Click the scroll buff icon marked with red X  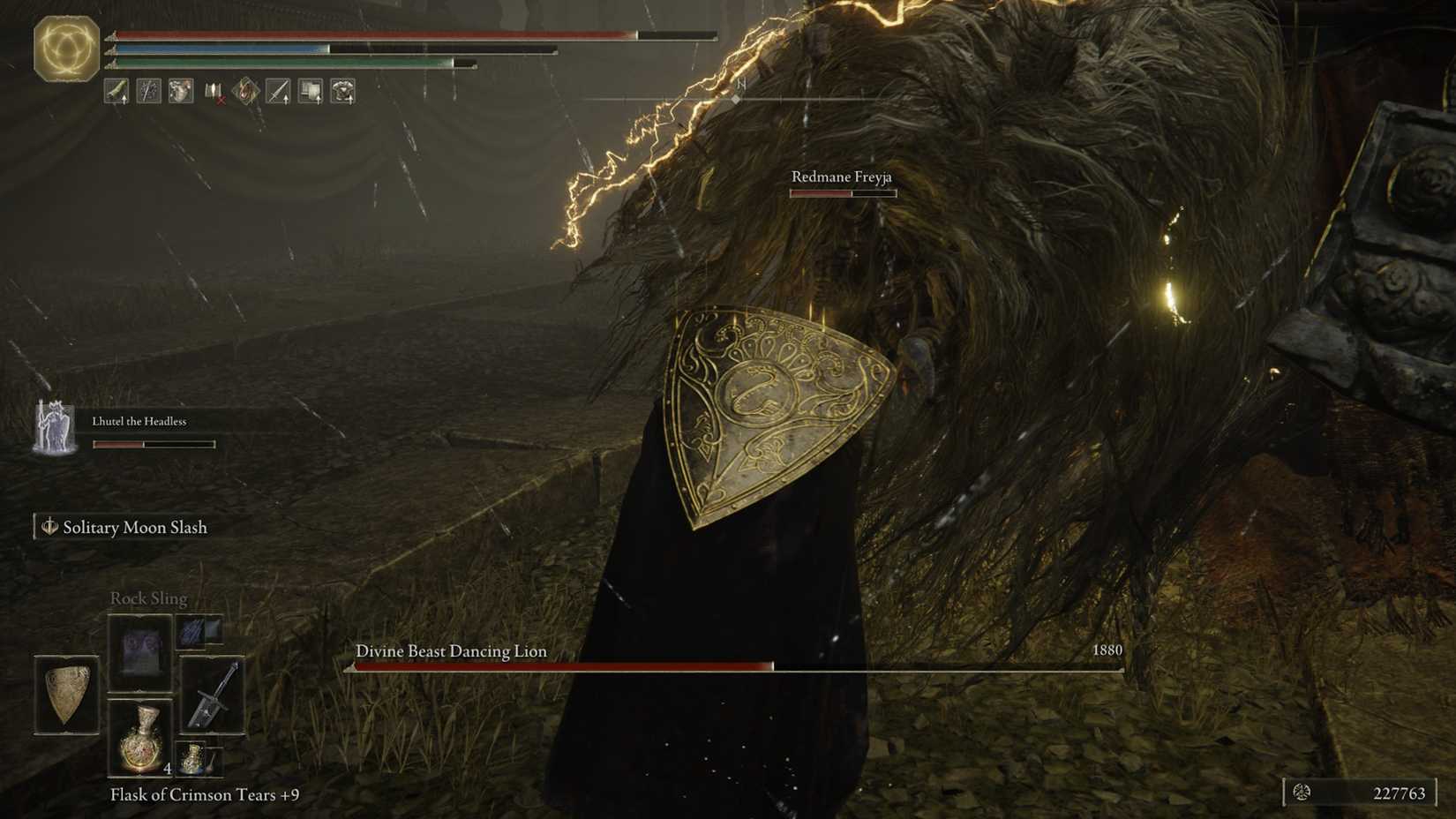coord(214,91)
